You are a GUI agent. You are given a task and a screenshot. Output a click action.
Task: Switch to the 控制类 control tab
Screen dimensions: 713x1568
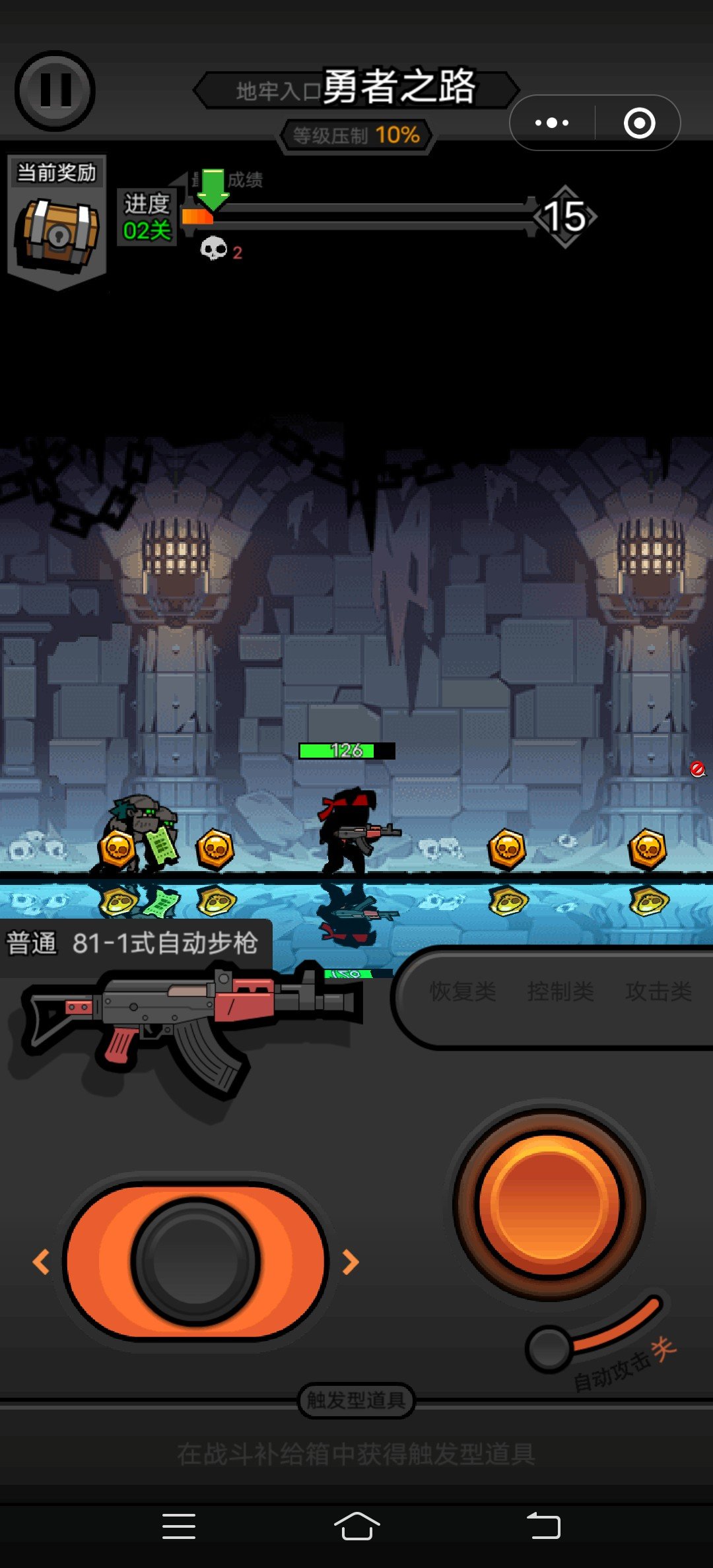560,991
